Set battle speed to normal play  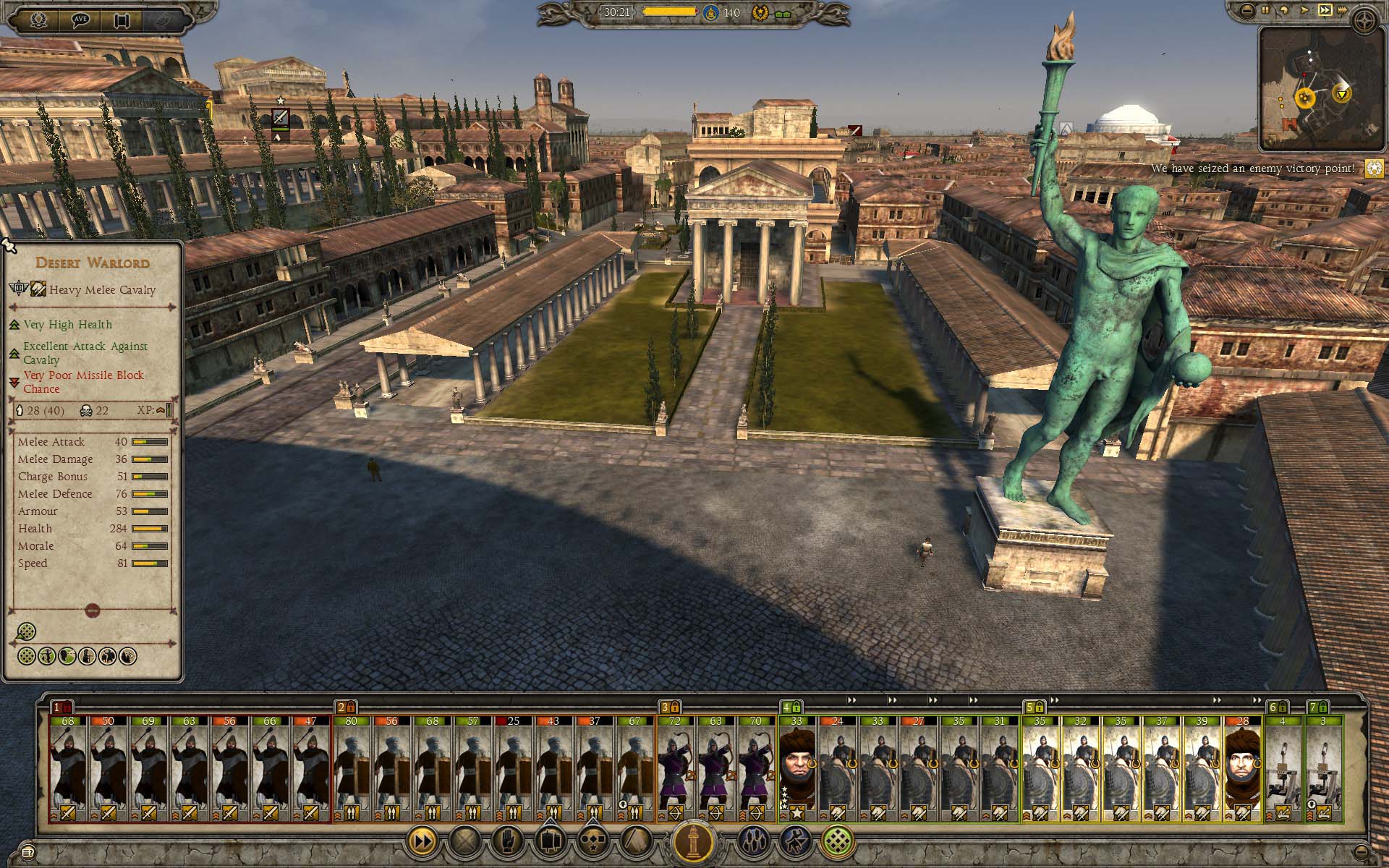tap(1304, 10)
